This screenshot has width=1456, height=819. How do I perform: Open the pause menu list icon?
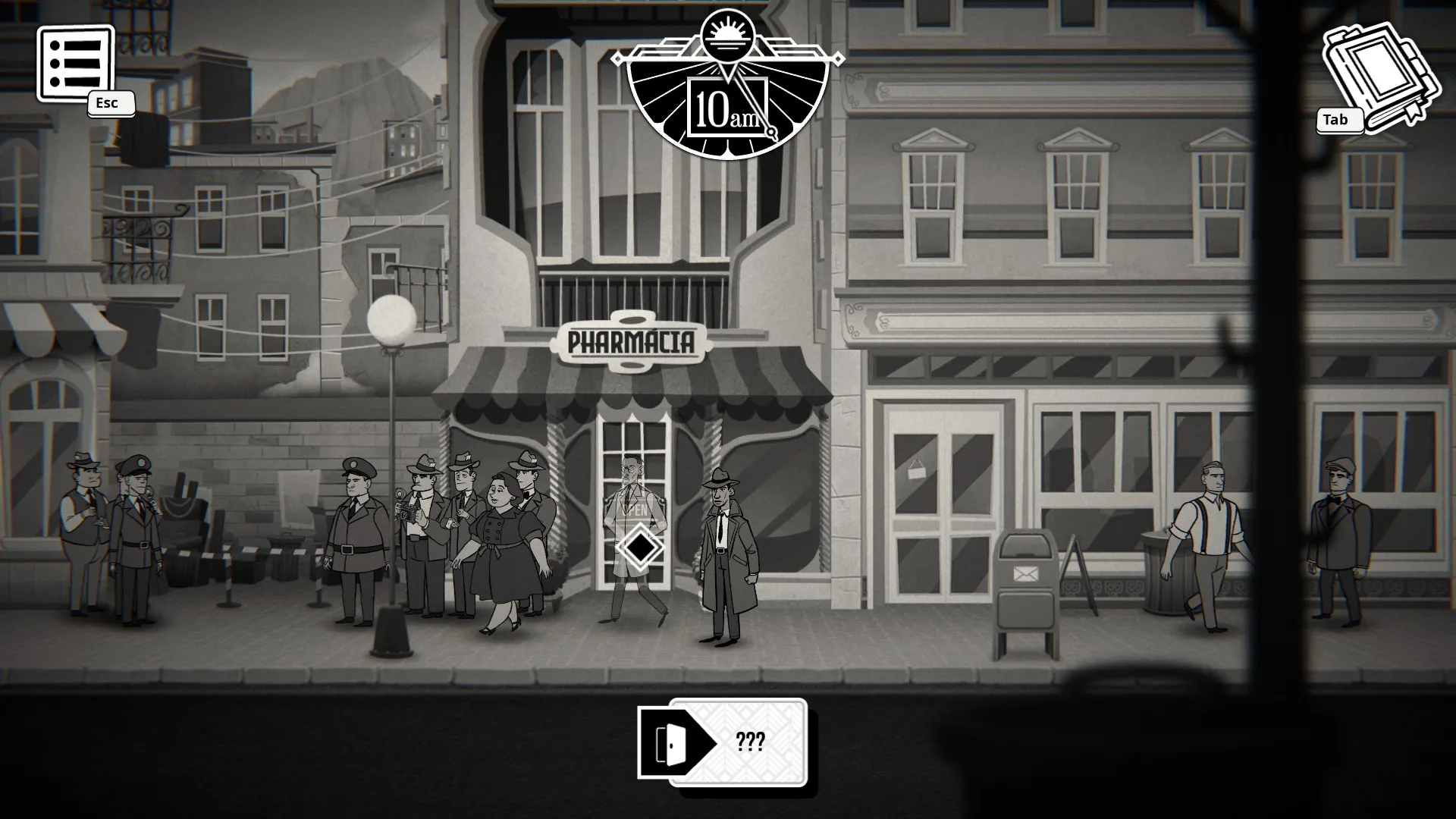74,64
